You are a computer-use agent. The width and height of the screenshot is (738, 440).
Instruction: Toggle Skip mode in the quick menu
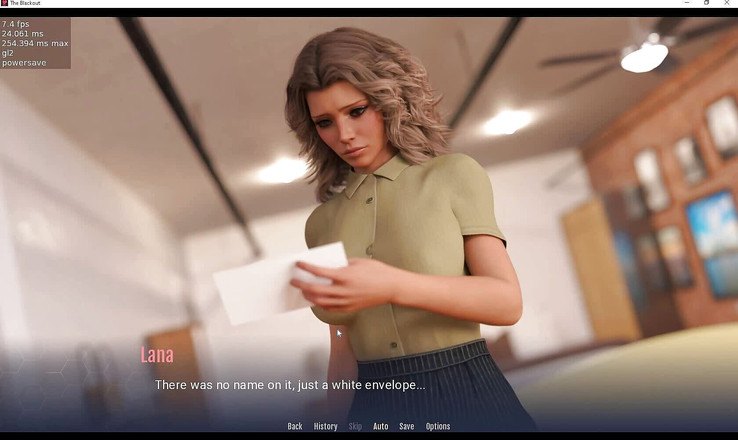pyautogui.click(x=355, y=426)
